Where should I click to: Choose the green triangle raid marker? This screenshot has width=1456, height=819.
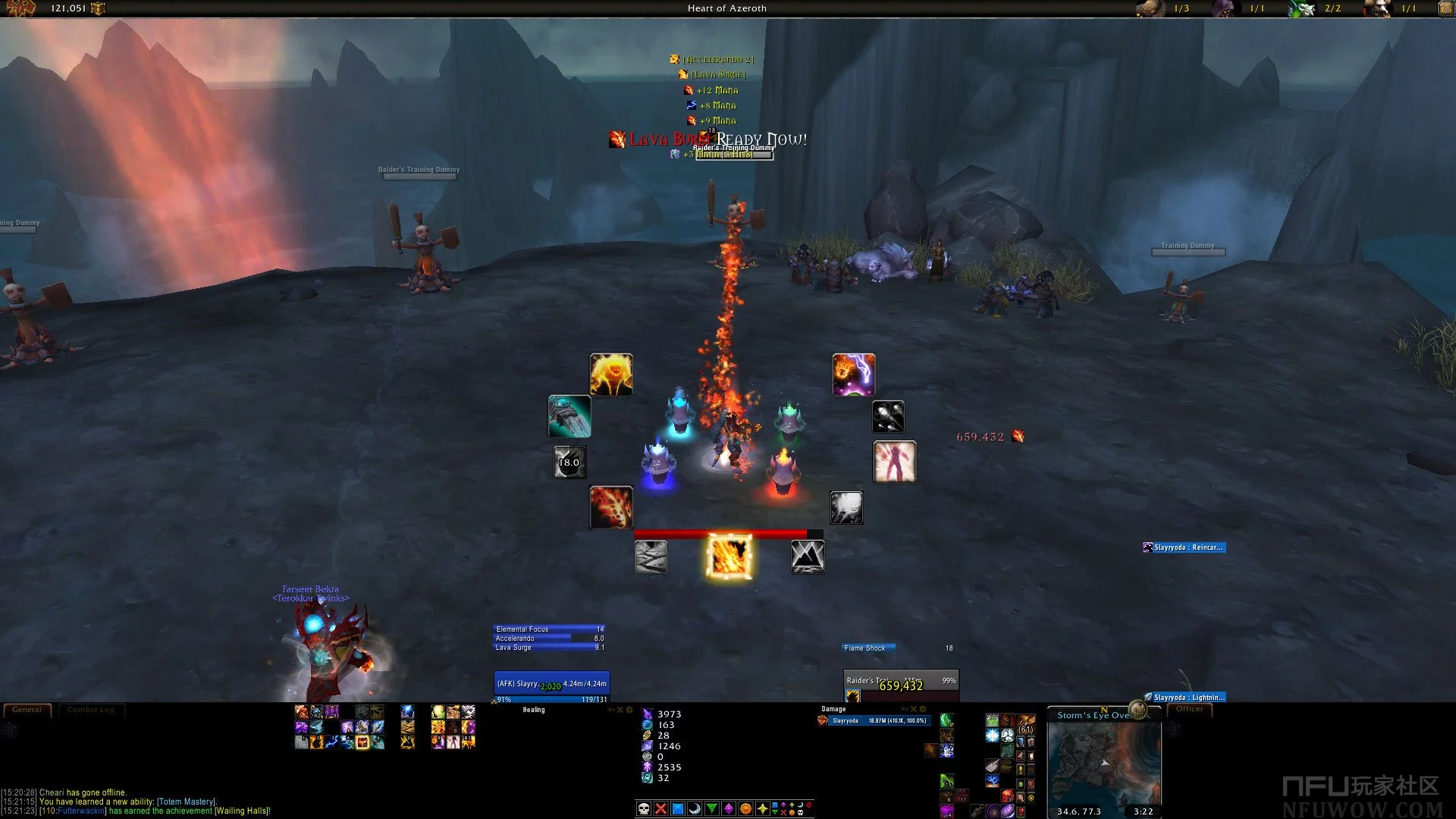click(x=711, y=808)
